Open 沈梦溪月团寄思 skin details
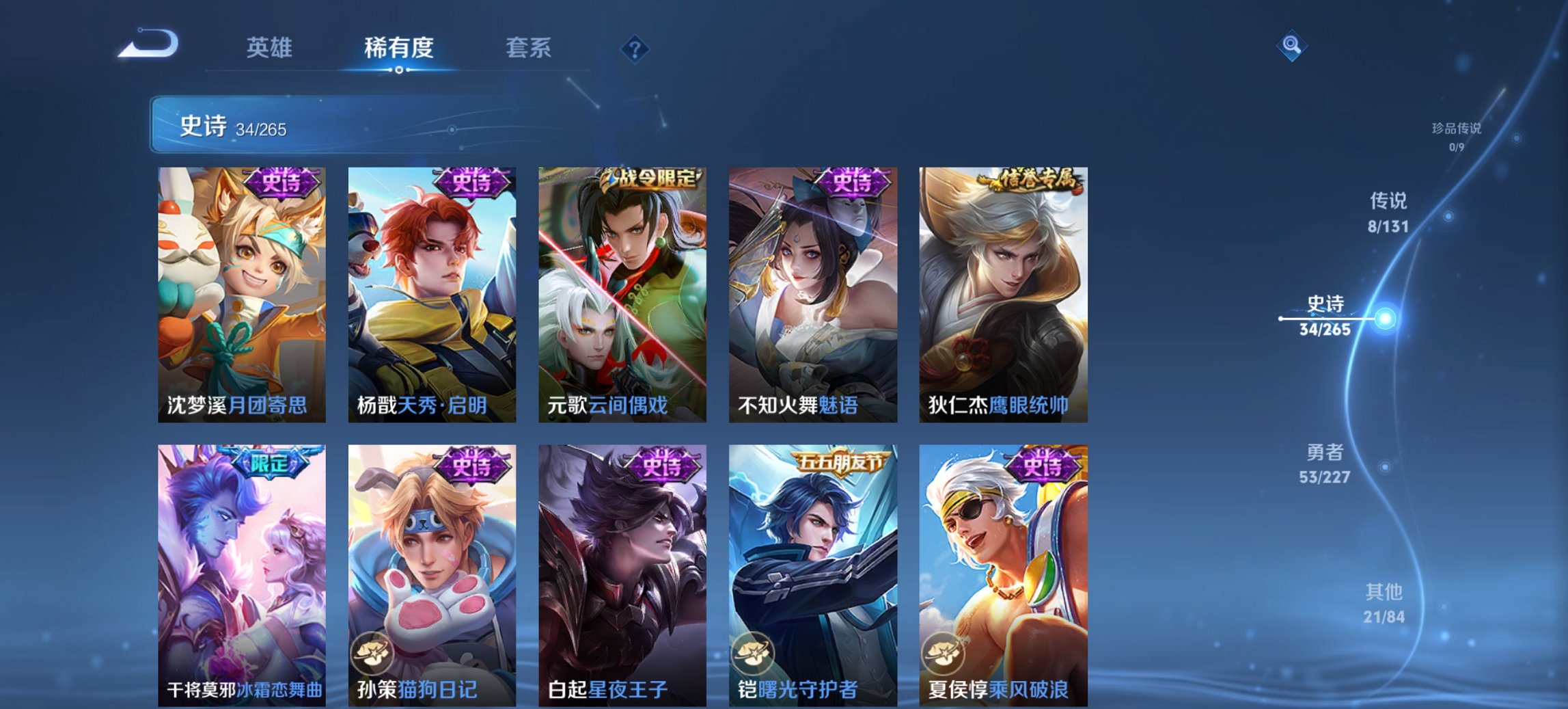Viewport: 1568px width, 709px height. point(242,294)
